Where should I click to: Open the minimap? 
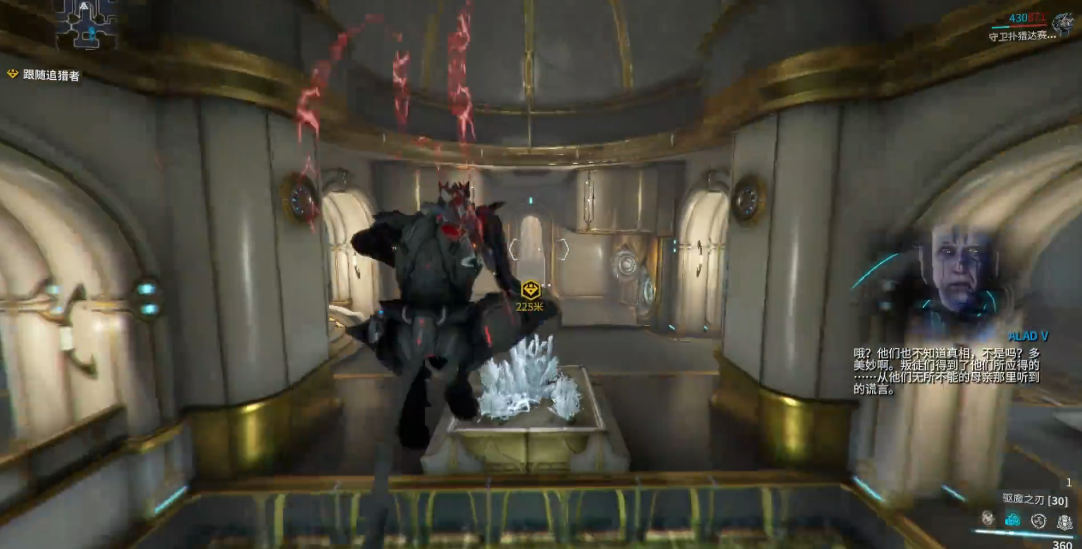[x=87, y=25]
